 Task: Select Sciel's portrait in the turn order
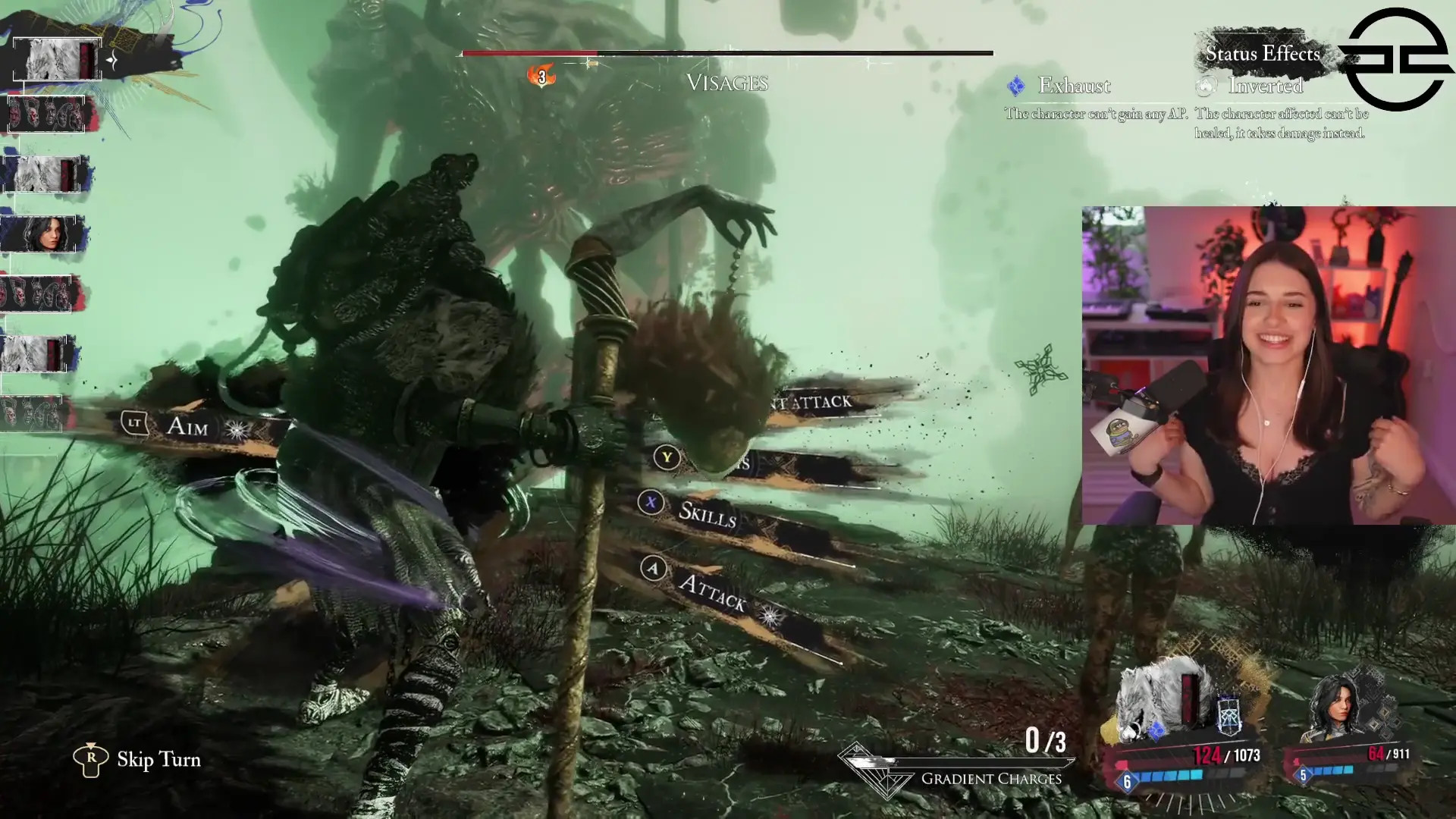(44, 234)
